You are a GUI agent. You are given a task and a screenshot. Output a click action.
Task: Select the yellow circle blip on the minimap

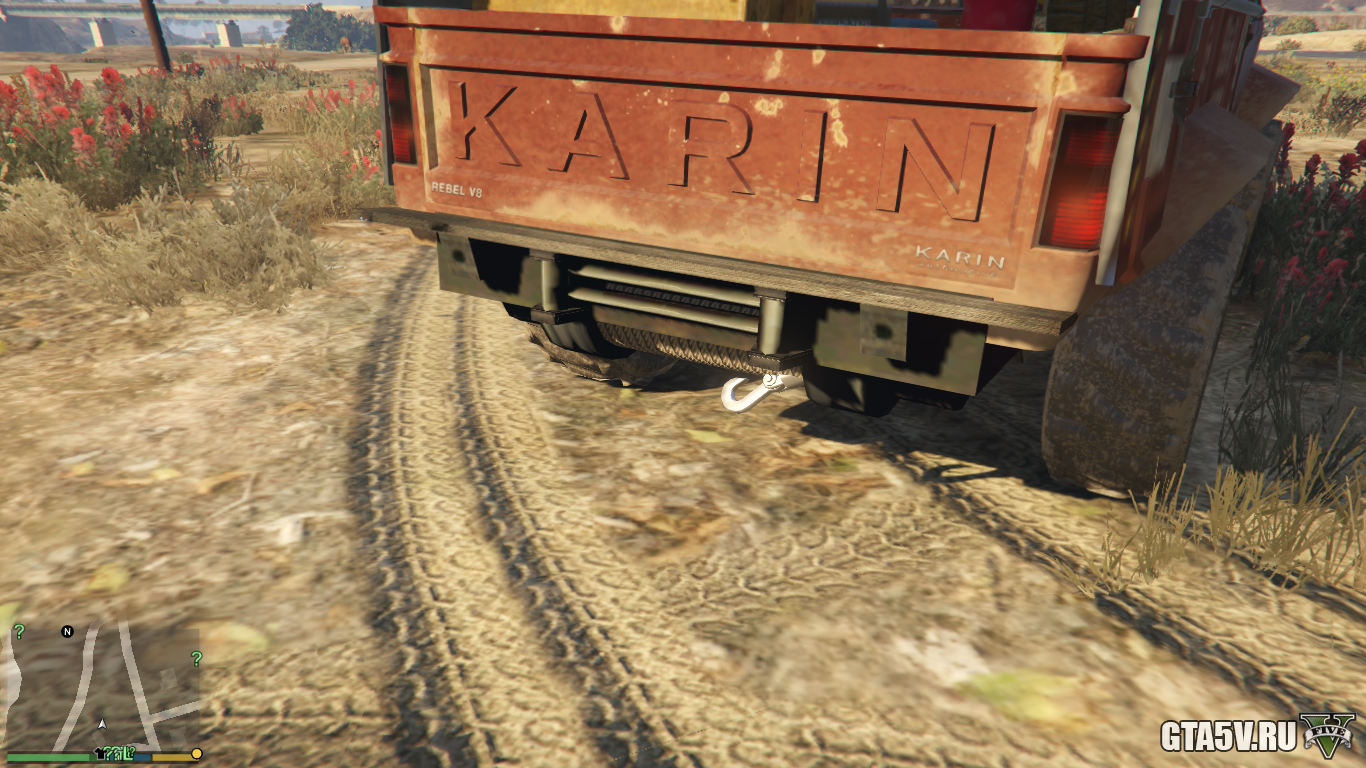(x=197, y=753)
